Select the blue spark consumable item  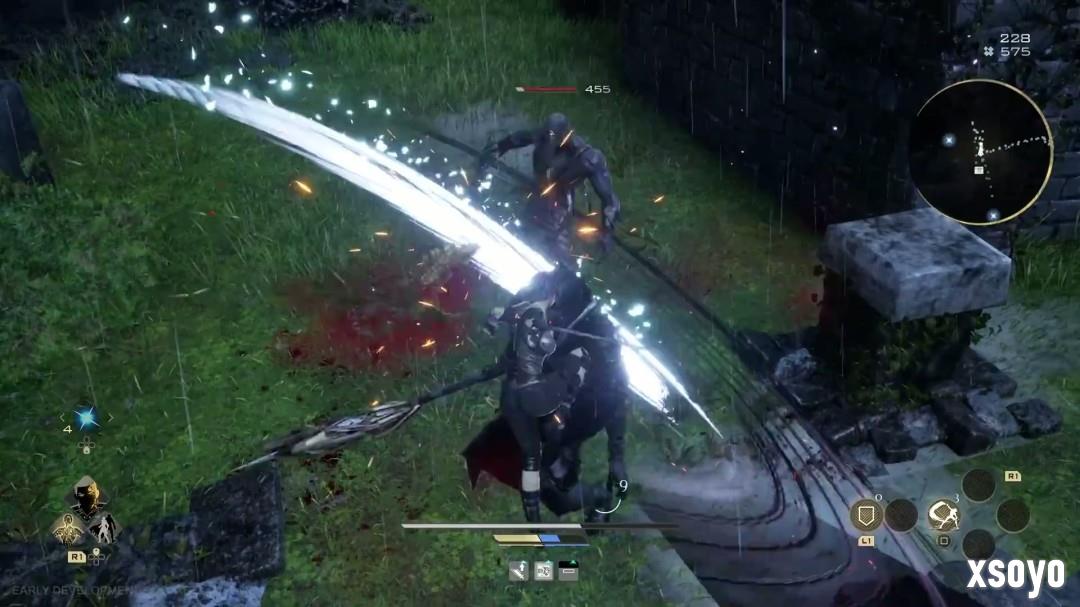87,417
